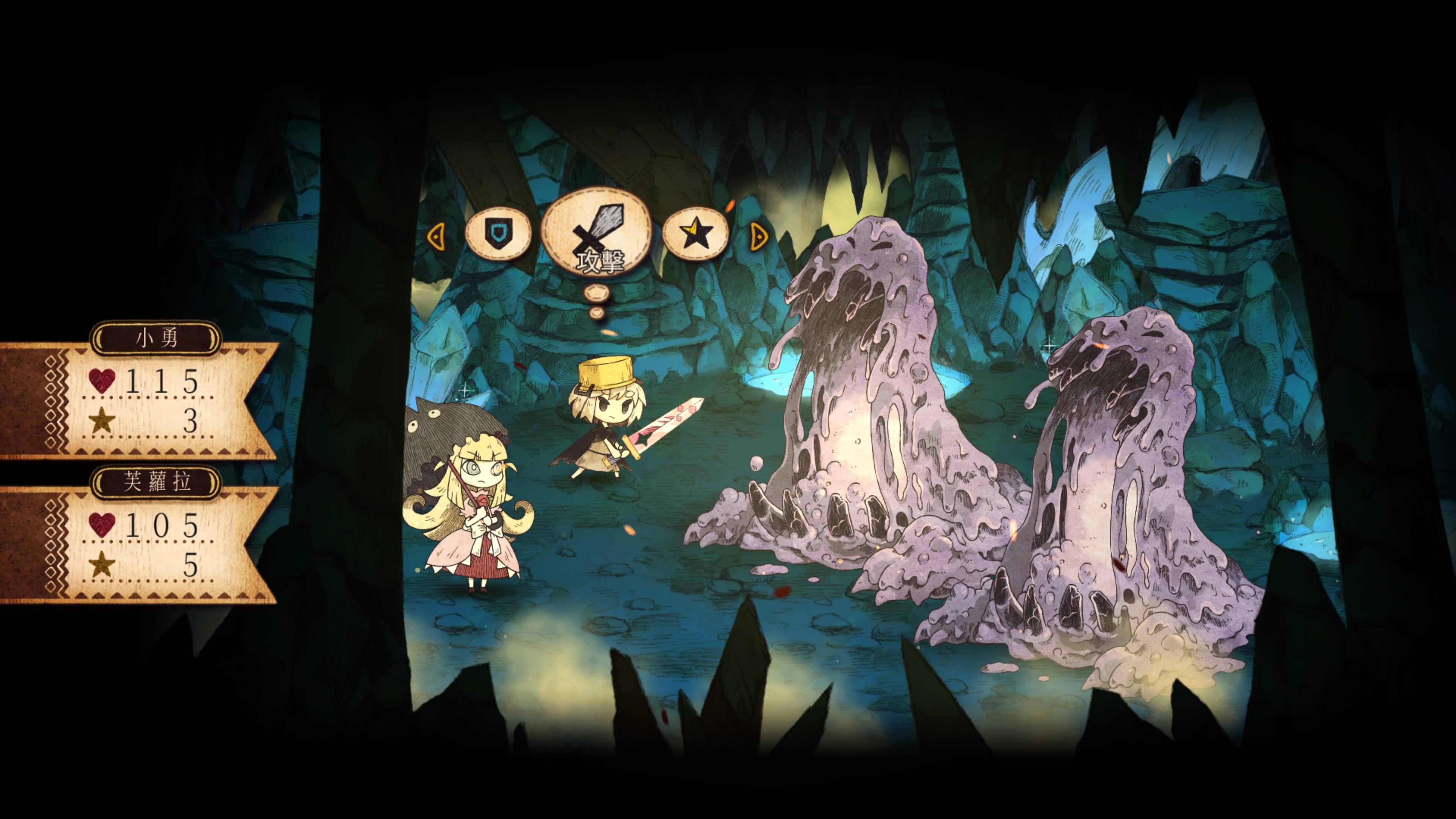Click the right command scroll arrow
Screen dimensions: 1456x819
click(x=758, y=236)
